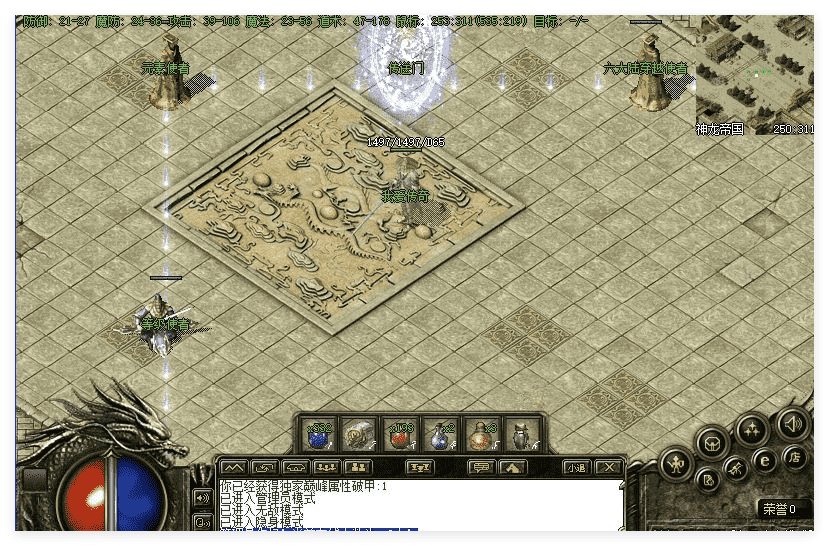Toggle game sound with the round speaker button
The height and width of the screenshot is (546, 829).
pyautogui.click(x=793, y=424)
